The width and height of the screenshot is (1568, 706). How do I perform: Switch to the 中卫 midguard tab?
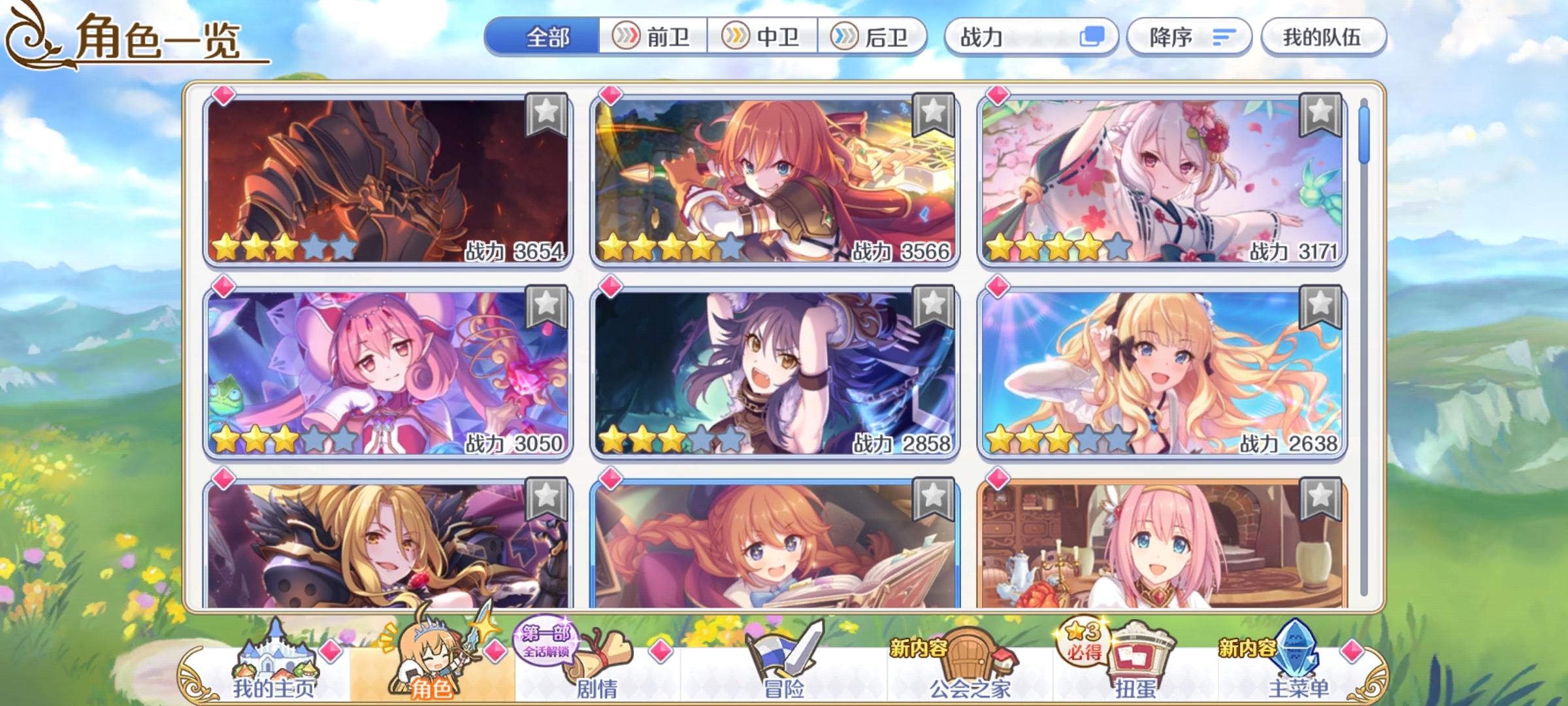[764, 38]
